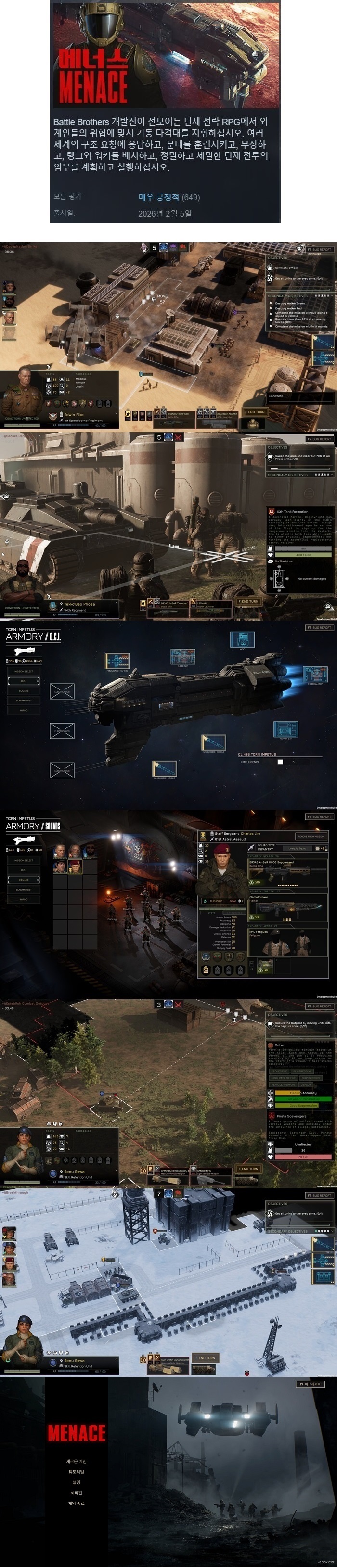The width and height of the screenshot is (337, 1568).
Task: Choose 게임 종료 to quit
Action: pos(76,1503)
